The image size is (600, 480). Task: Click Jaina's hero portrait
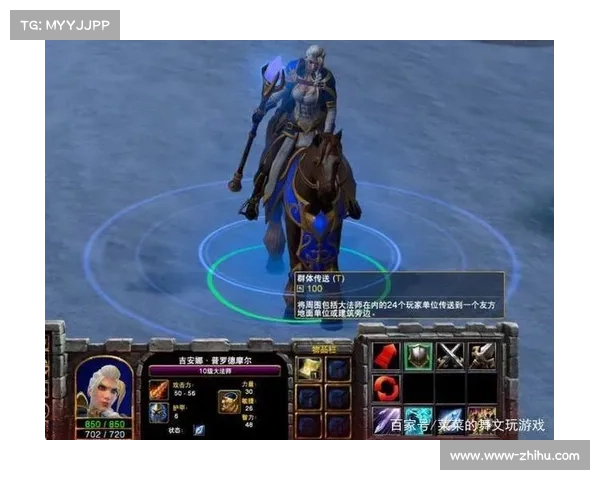coord(103,386)
